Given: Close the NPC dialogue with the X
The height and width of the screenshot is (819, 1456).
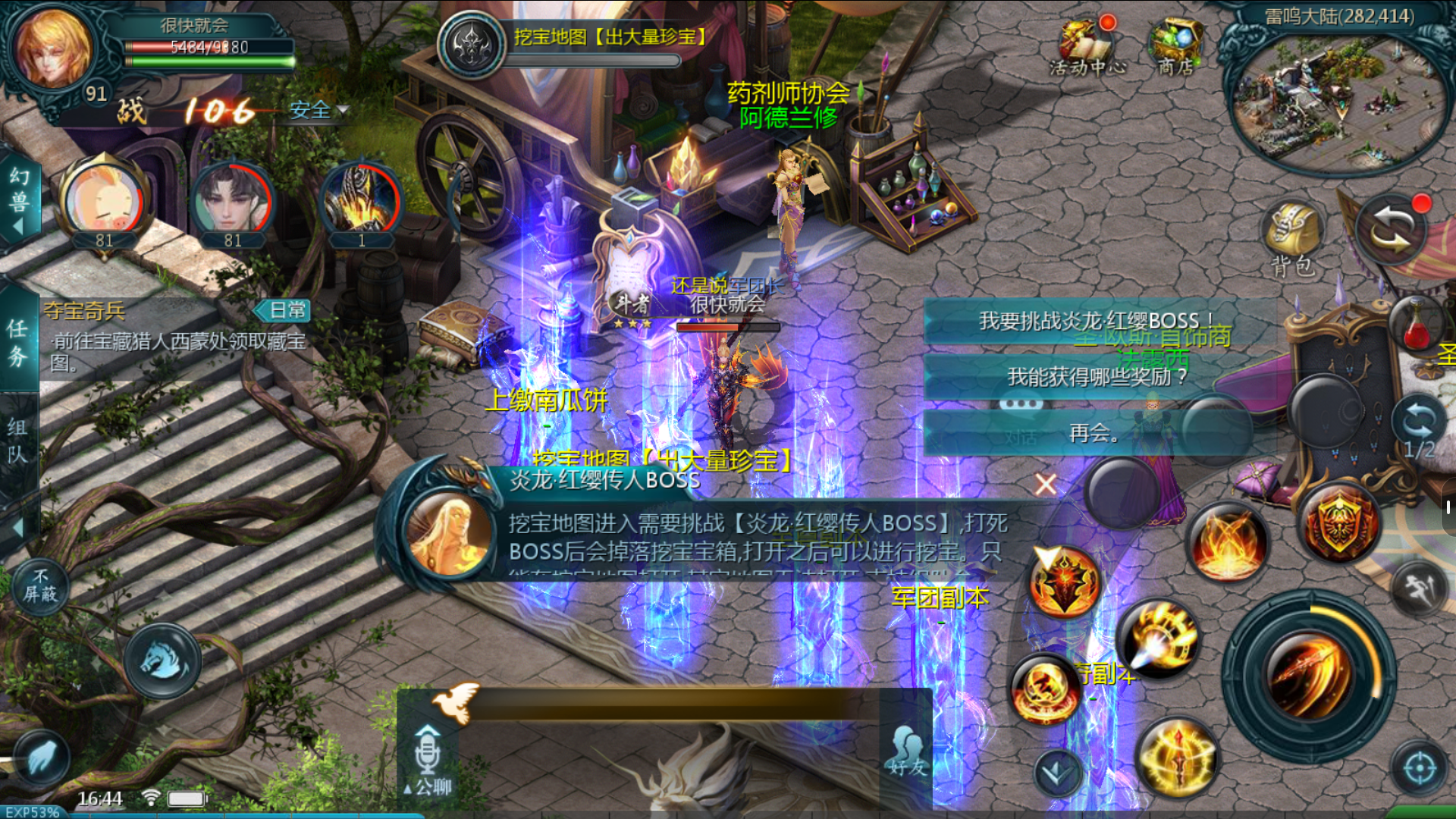Looking at the screenshot, I should pyautogui.click(x=1046, y=484).
